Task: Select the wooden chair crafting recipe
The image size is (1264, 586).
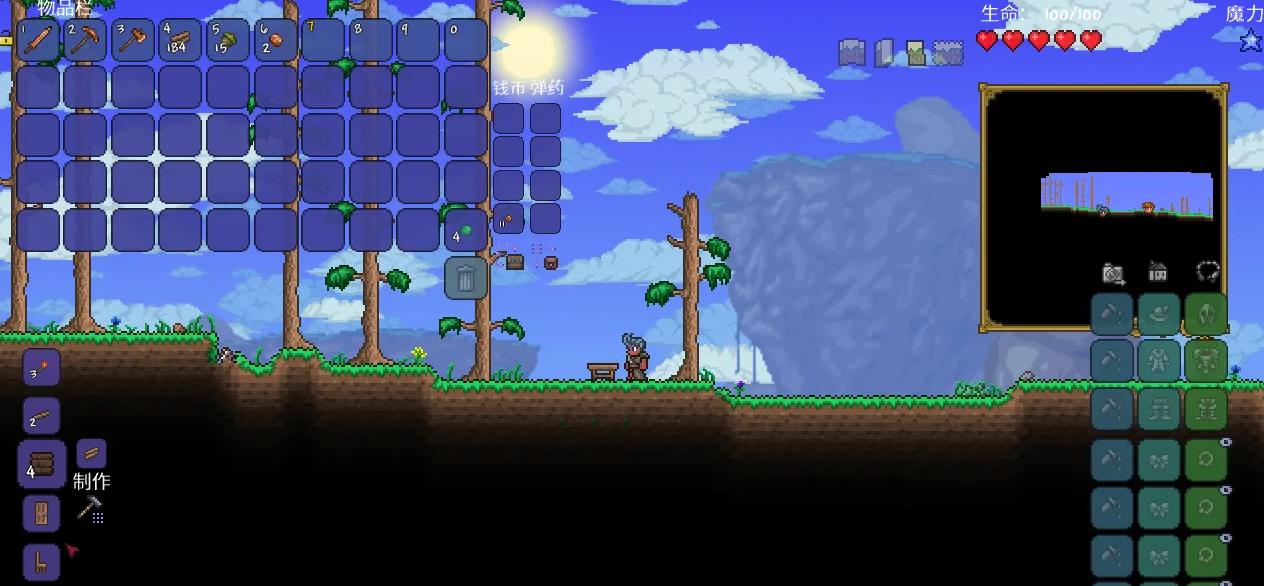Action: [41, 562]
